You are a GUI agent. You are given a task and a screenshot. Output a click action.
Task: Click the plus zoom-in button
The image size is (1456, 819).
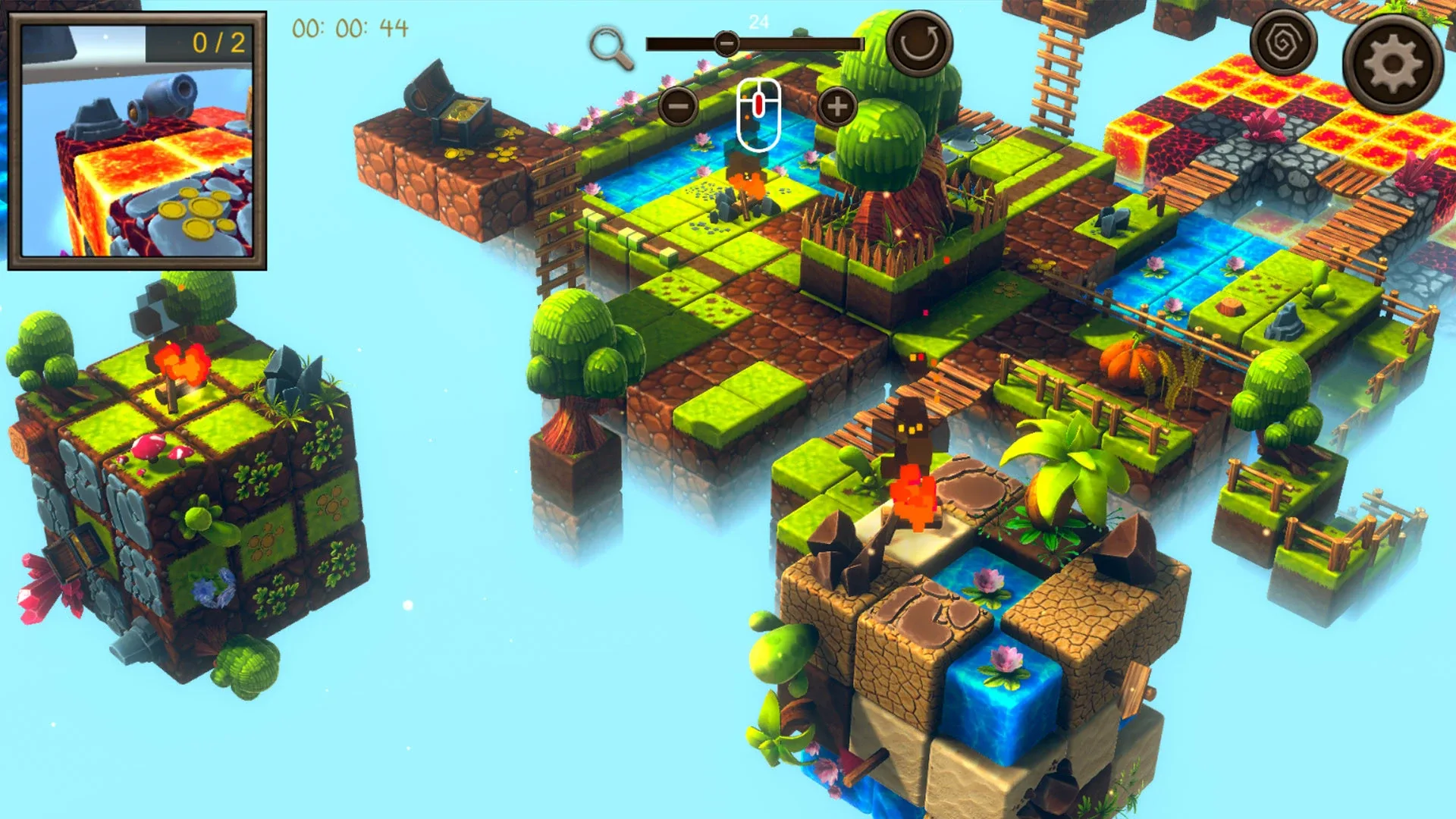pyautogui.click(x=836, y=106)
